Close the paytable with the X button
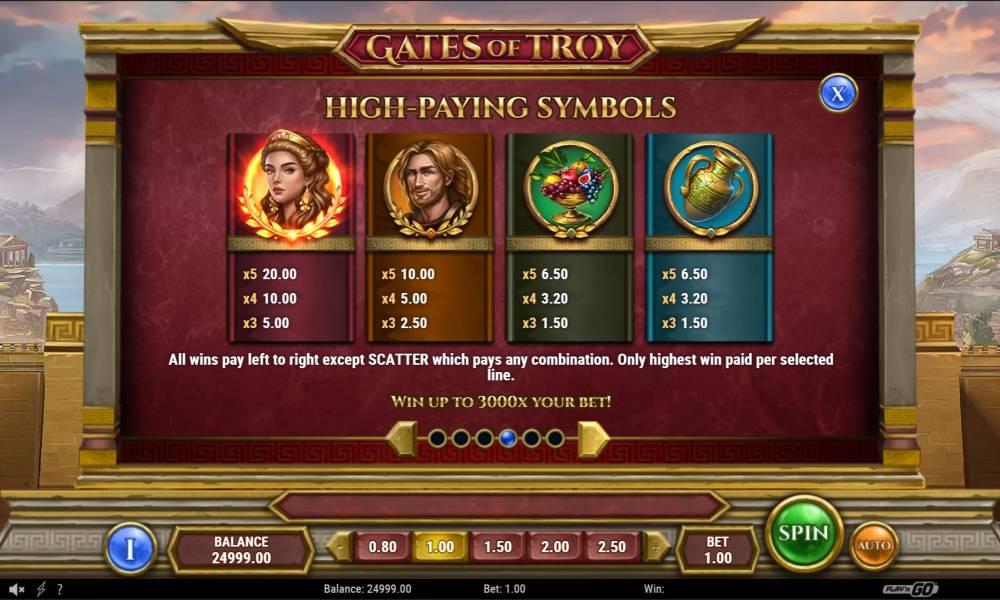The width and height of the screenshot is (1000, 600). point(838,93)
